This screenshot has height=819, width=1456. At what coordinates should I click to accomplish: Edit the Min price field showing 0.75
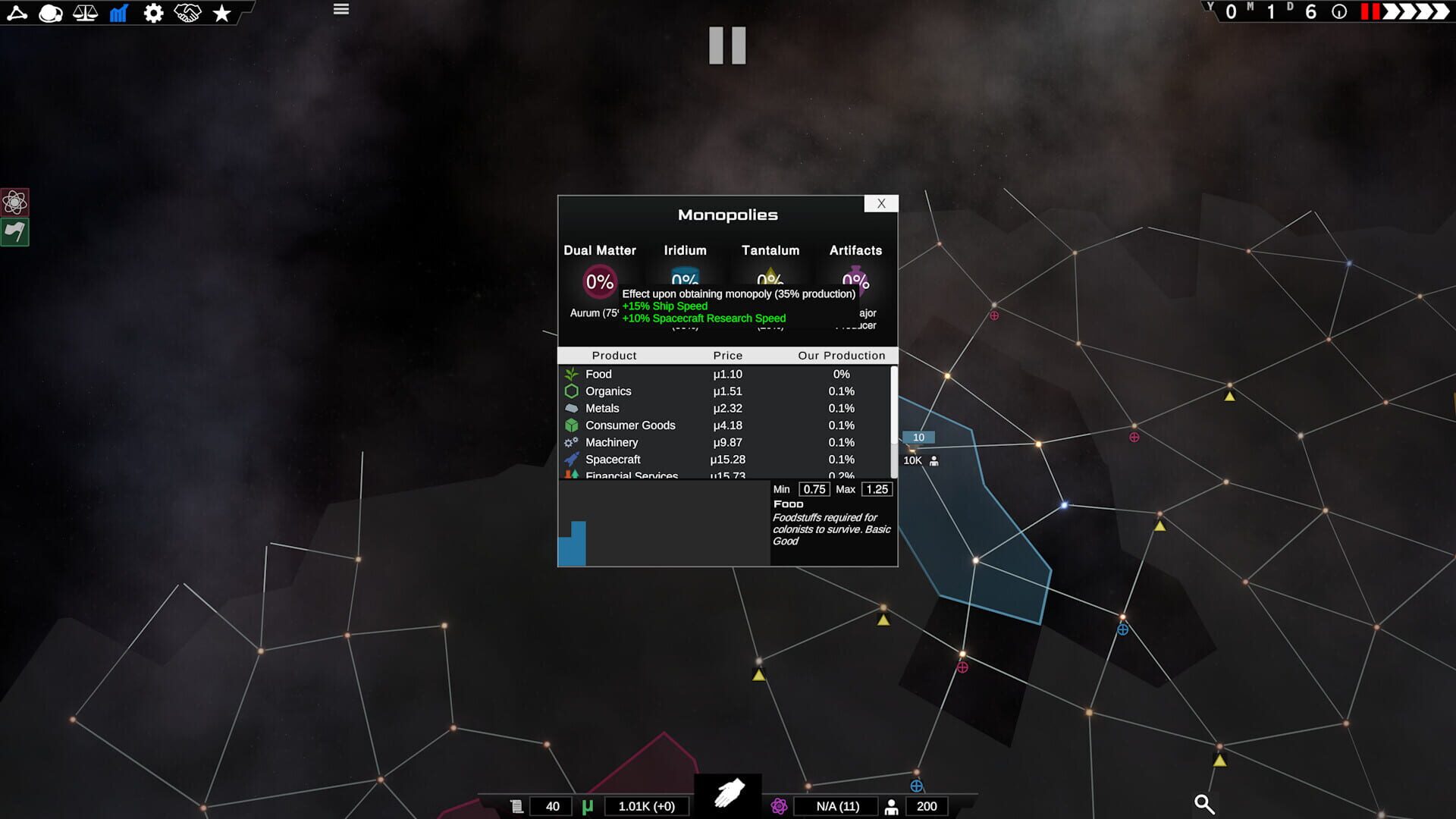point(814,489)
